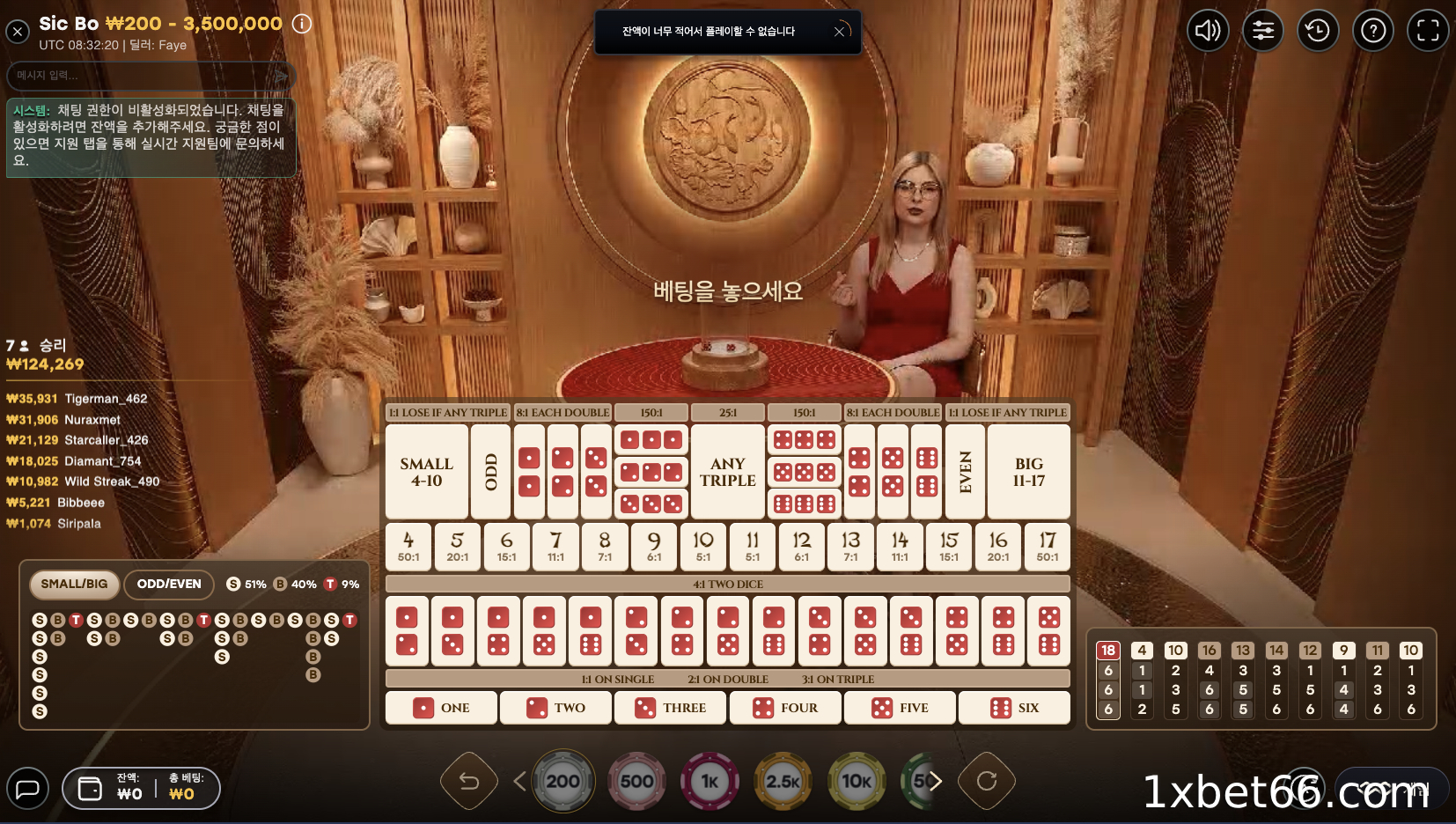Viewport: 1456px width, 824px height.
Task: Repeat the previous bet
Action: click(x=988, y=781)
